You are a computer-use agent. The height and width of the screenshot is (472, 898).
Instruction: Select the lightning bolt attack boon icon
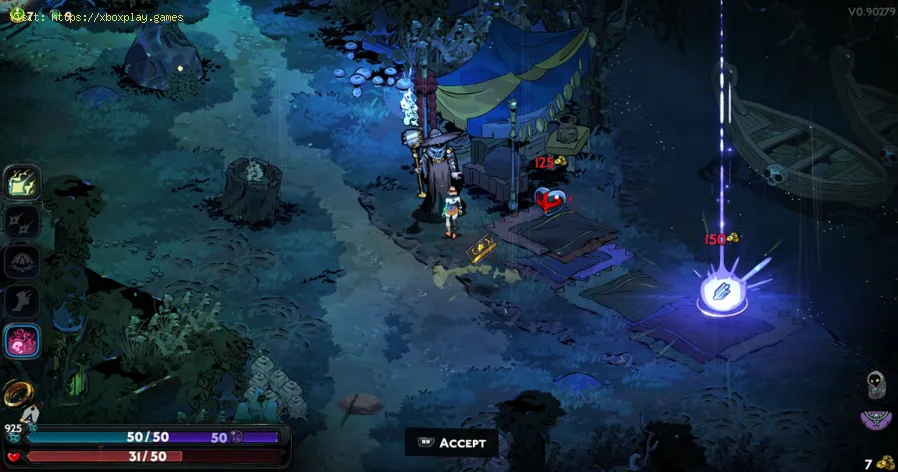point(23,182)
